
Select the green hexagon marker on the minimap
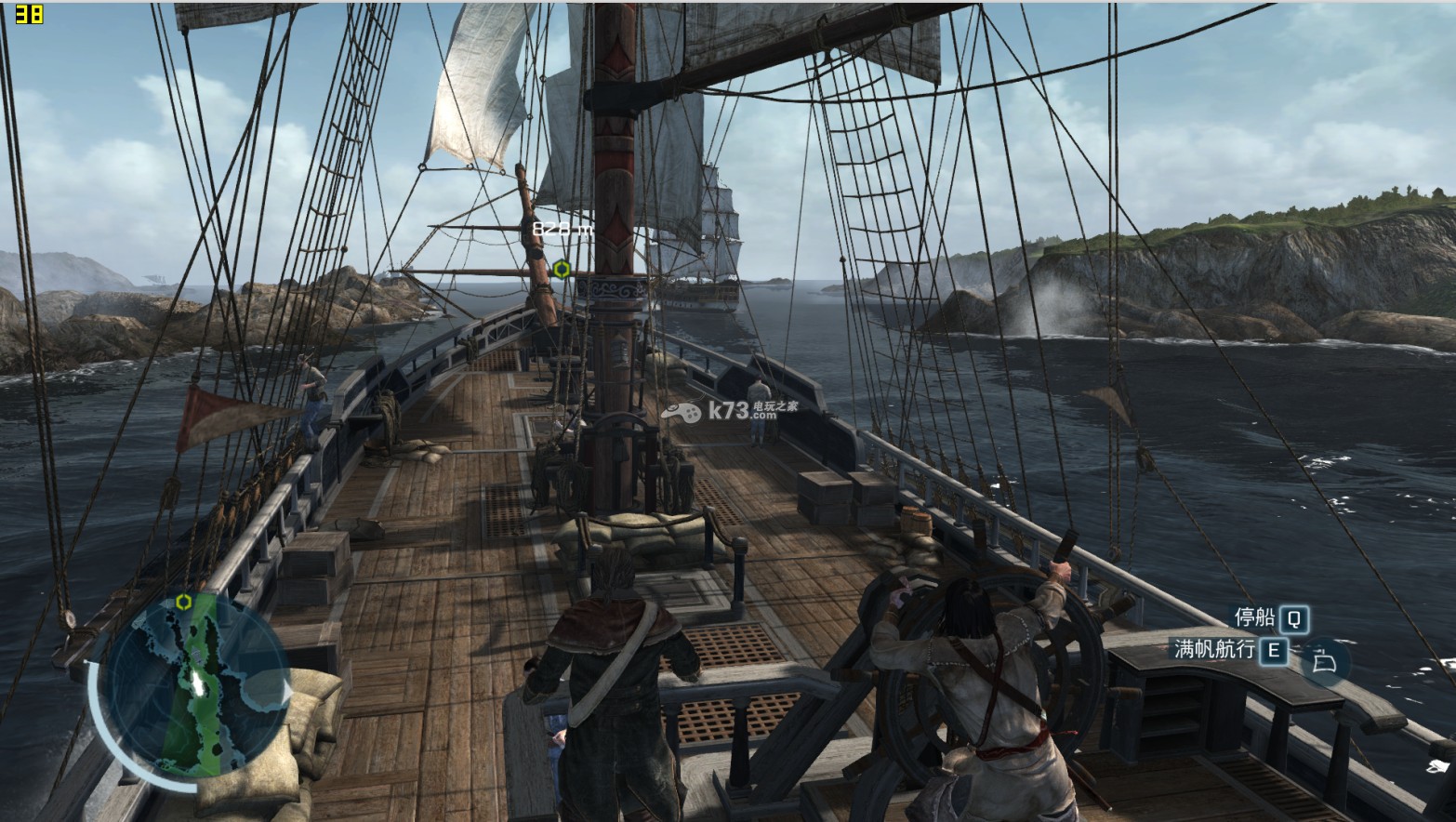click(183, 602)
